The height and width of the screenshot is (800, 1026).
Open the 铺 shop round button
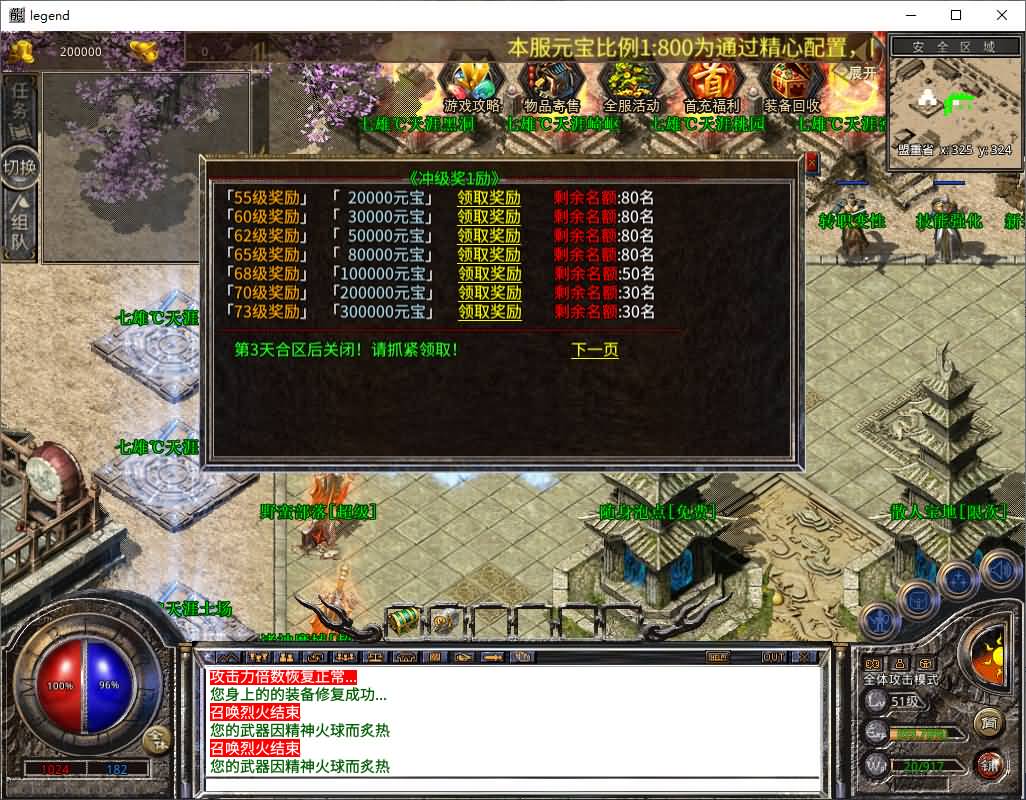989,764
